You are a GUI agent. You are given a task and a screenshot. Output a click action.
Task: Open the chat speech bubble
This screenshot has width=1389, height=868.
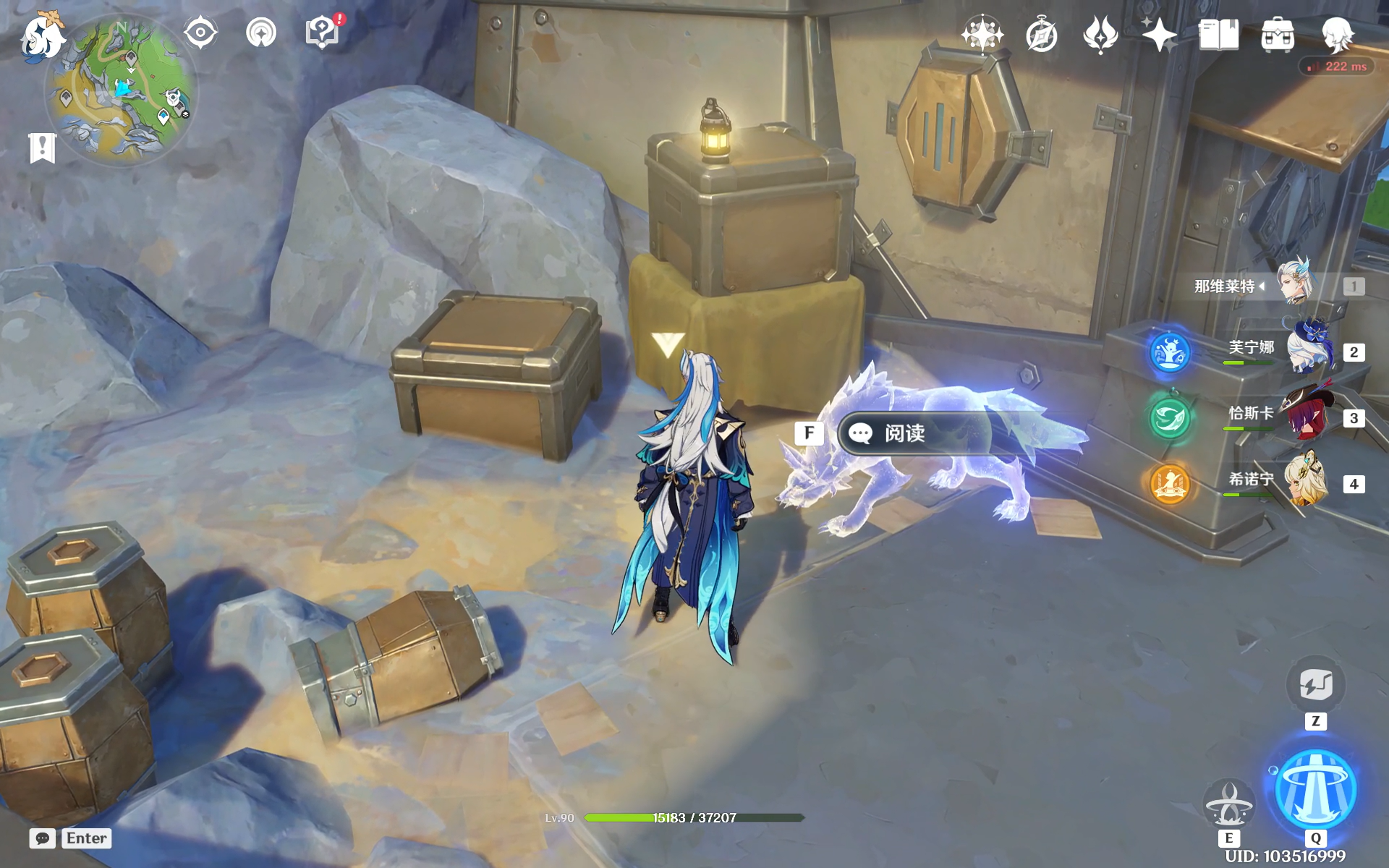click(x=43, y=838)
